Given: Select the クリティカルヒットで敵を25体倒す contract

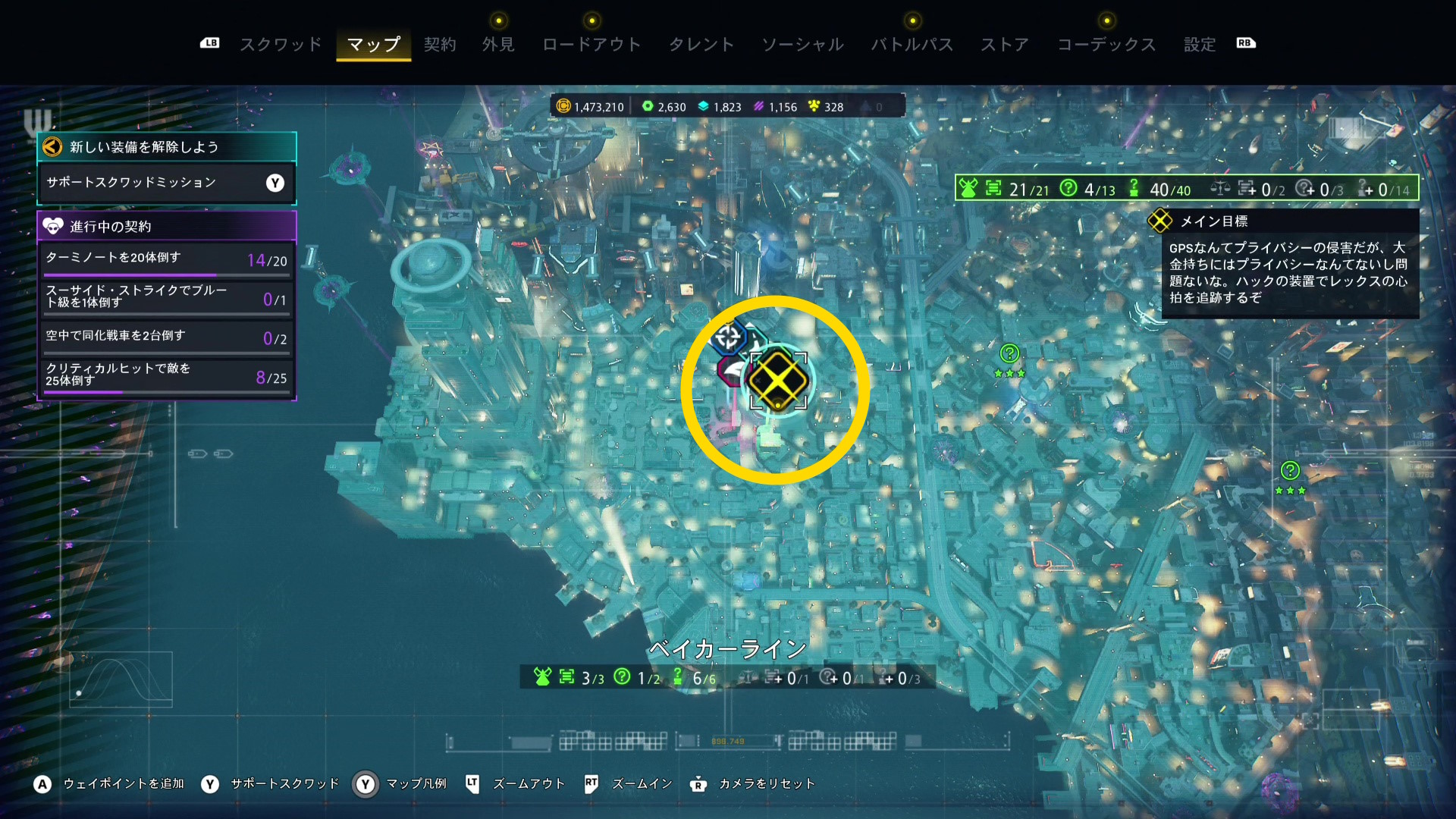Looking at the screenshot, I should pyautogui.click(x=166, y=375).
